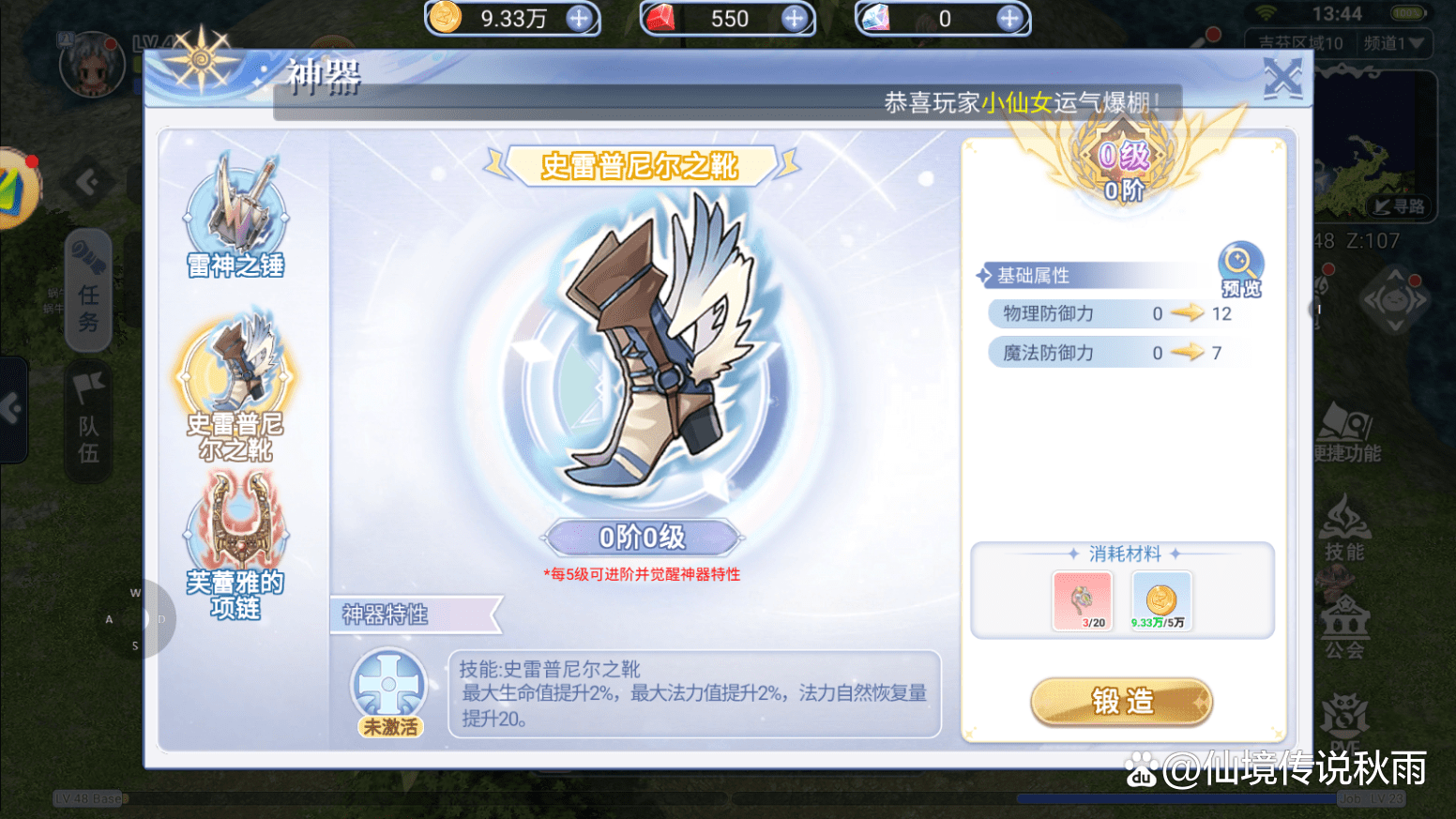
Task: Add more gold coins with plus button
Action: point(579,19)
